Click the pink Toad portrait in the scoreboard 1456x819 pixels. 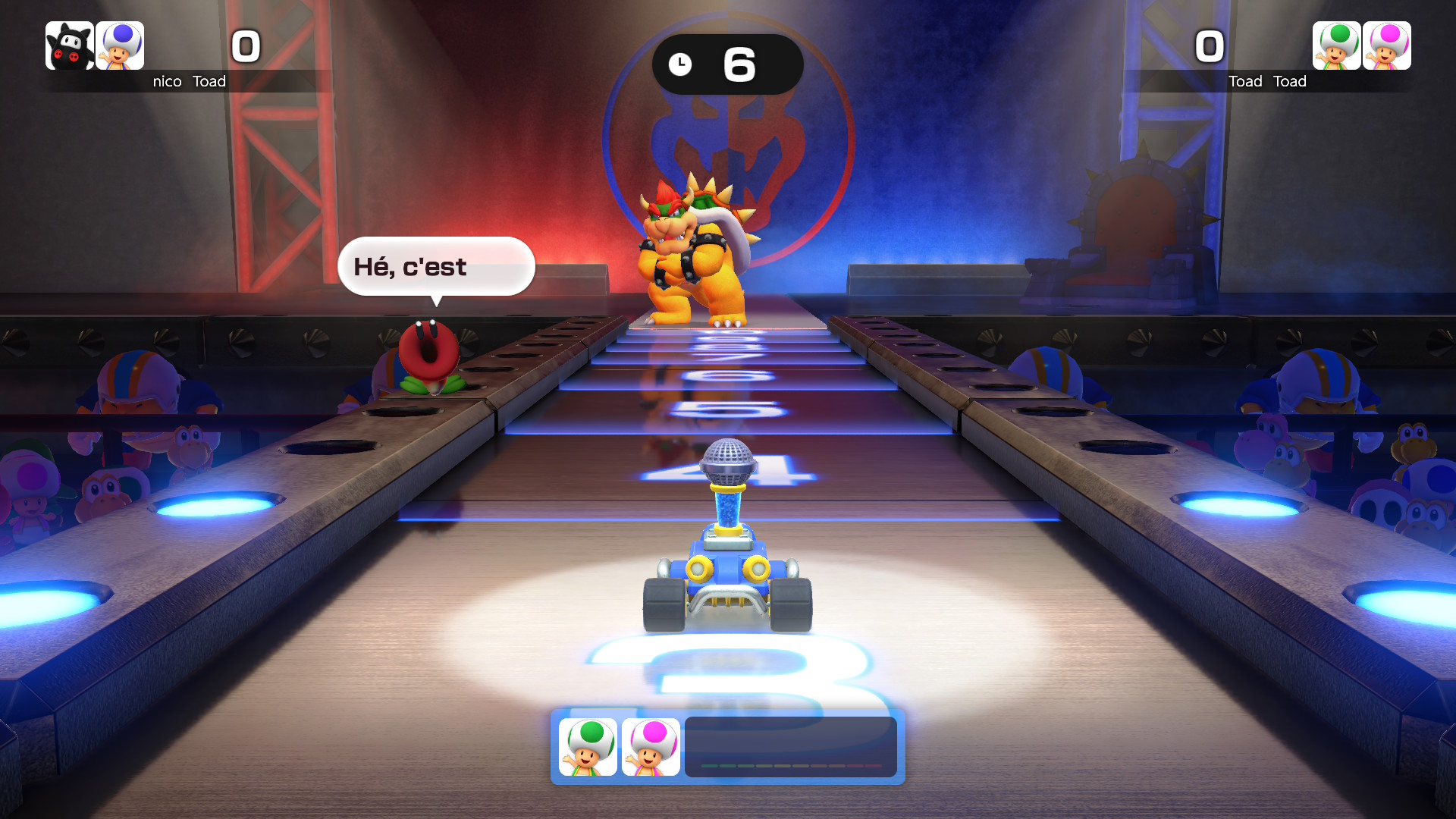coord(1386,45)
